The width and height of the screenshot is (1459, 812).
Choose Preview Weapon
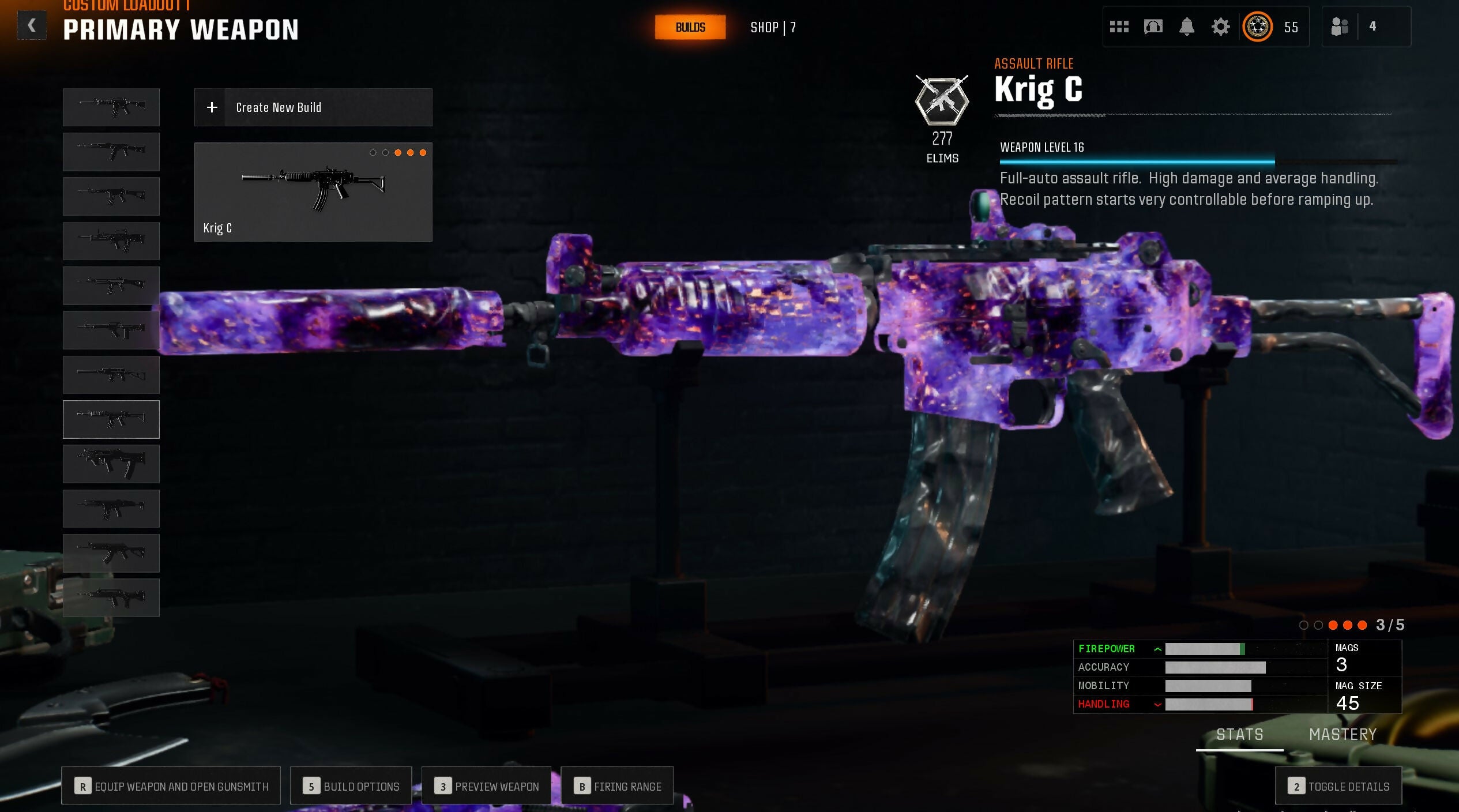486,786
